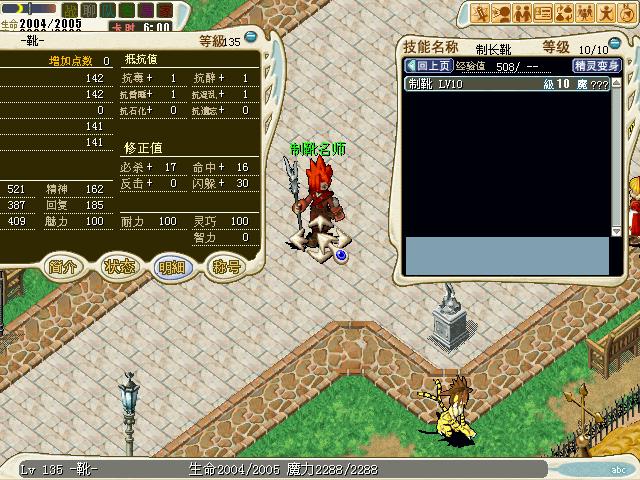Click the abc input mode indicator
The height and width of the screenshot is (480, 640).
[617, 468]
